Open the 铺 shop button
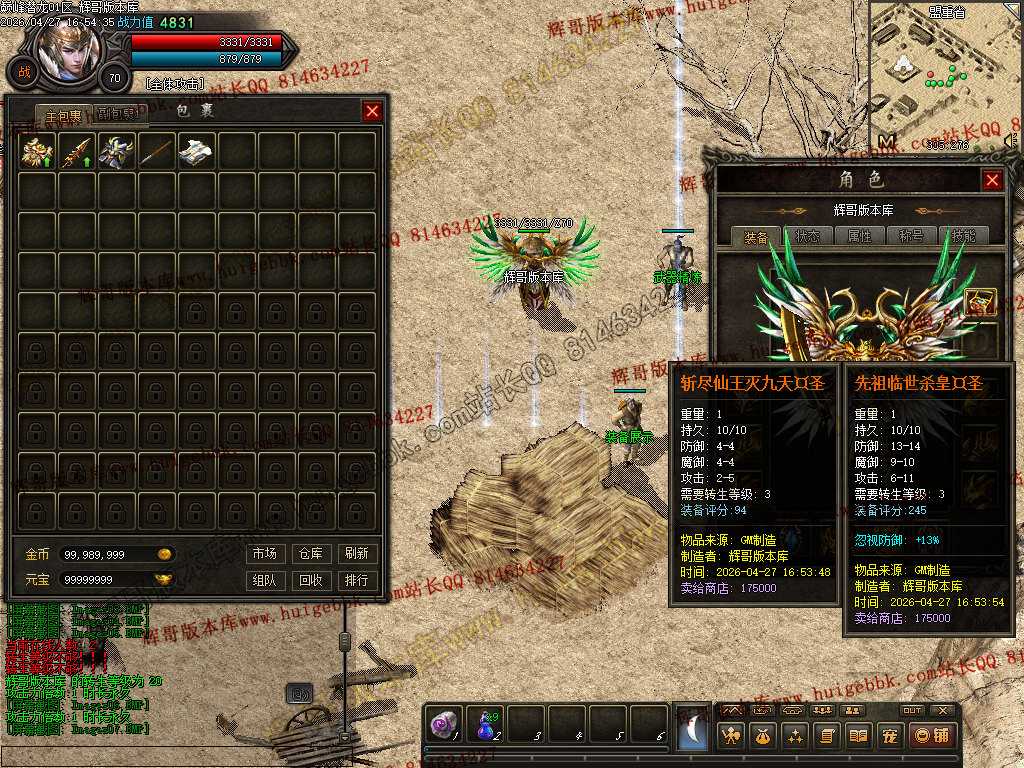 point(931,736)
